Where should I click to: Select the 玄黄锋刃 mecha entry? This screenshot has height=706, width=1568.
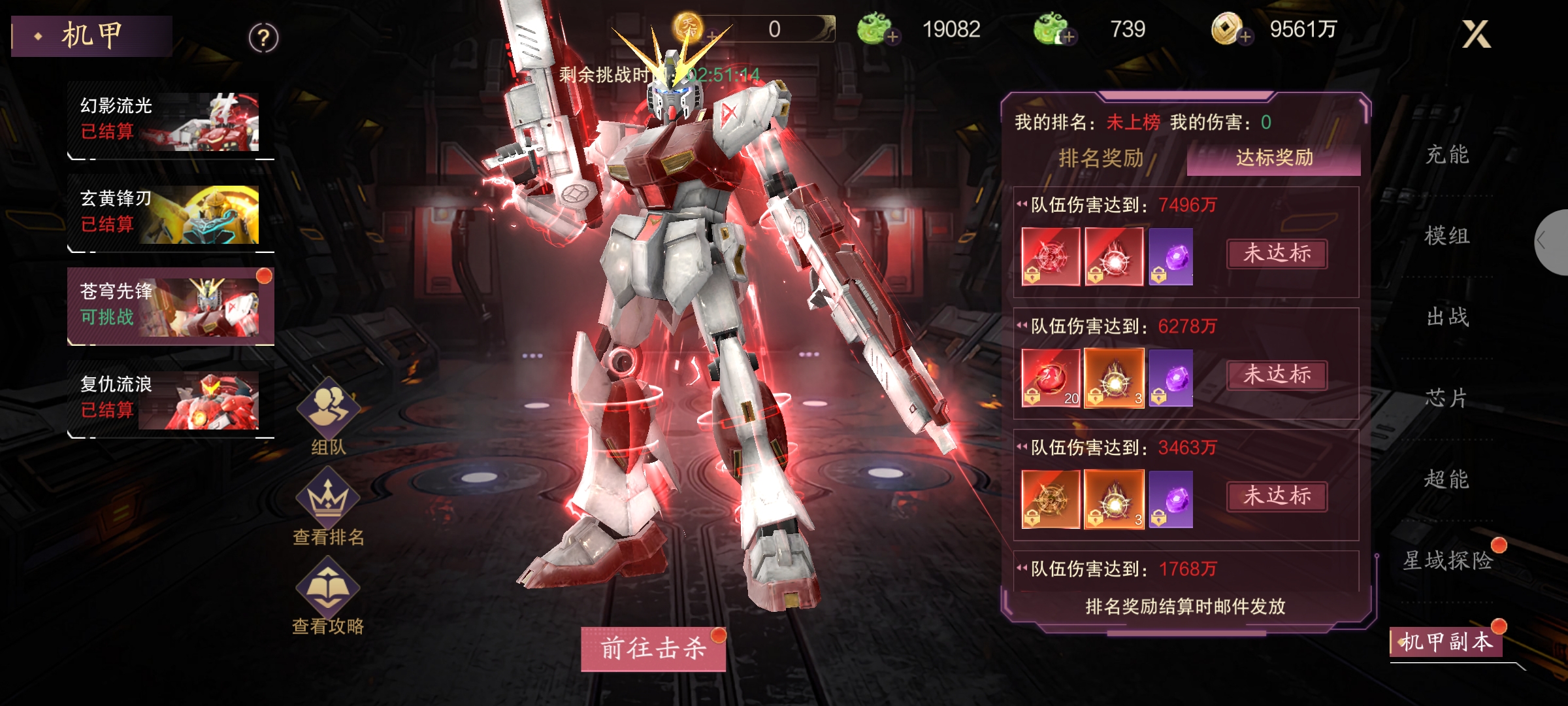(169, 214)
